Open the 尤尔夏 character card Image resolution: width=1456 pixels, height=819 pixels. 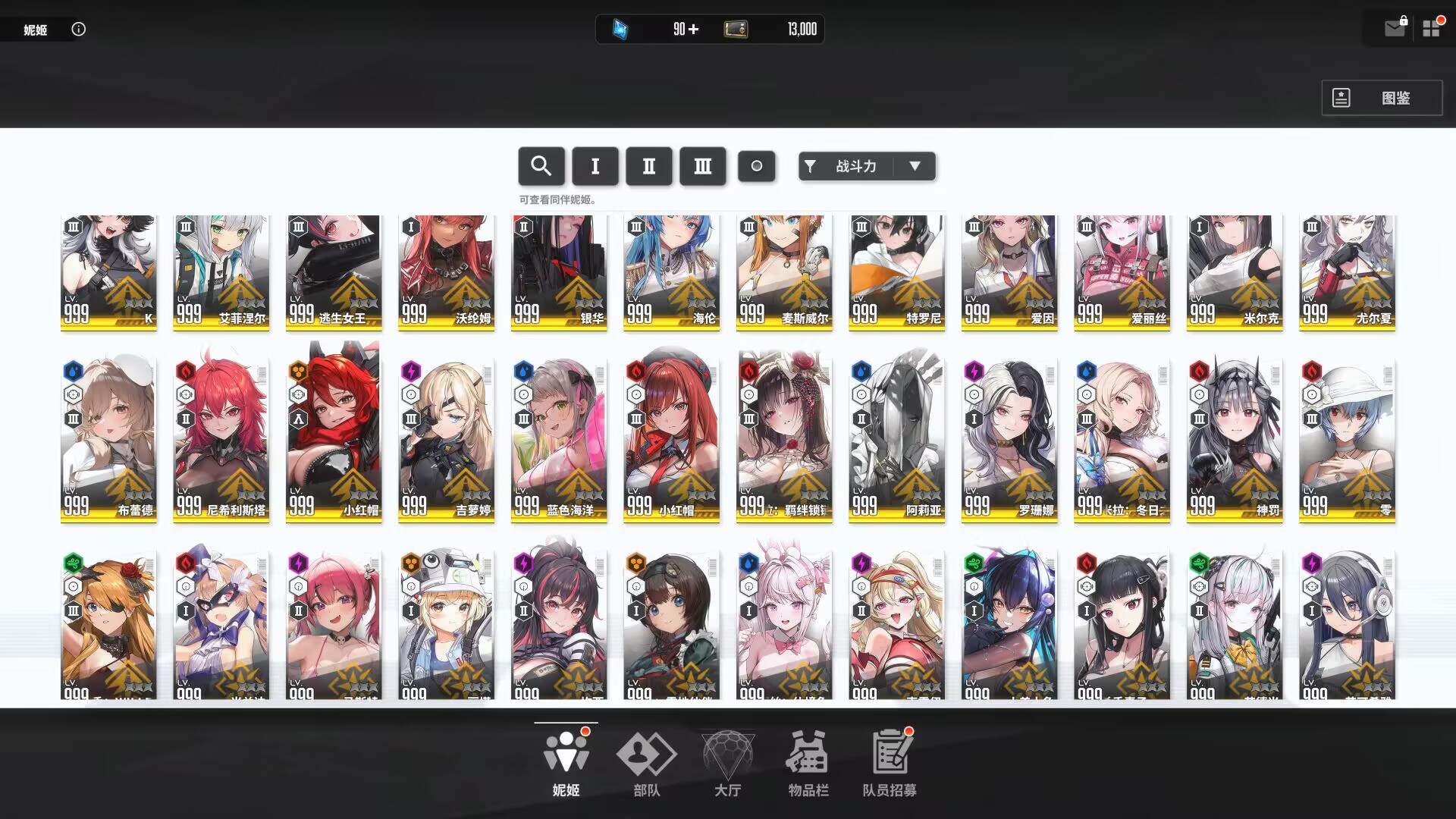click(1347, 271)
